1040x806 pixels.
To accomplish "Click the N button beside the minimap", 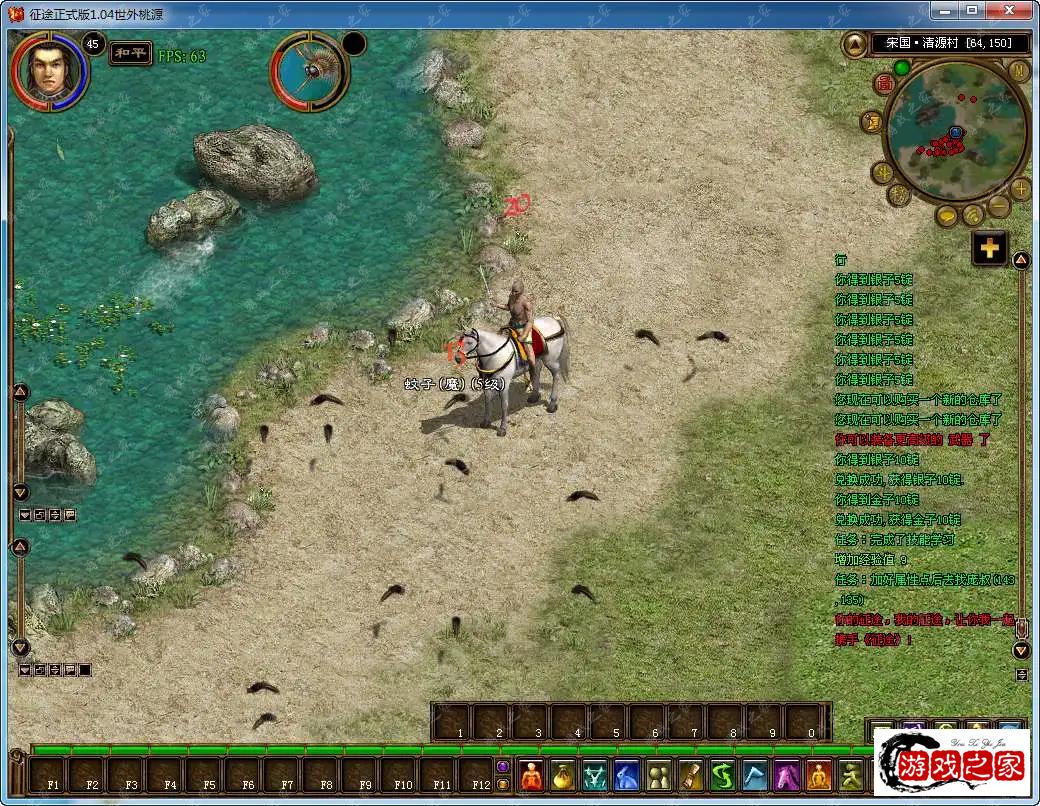I will [1019, 71].
